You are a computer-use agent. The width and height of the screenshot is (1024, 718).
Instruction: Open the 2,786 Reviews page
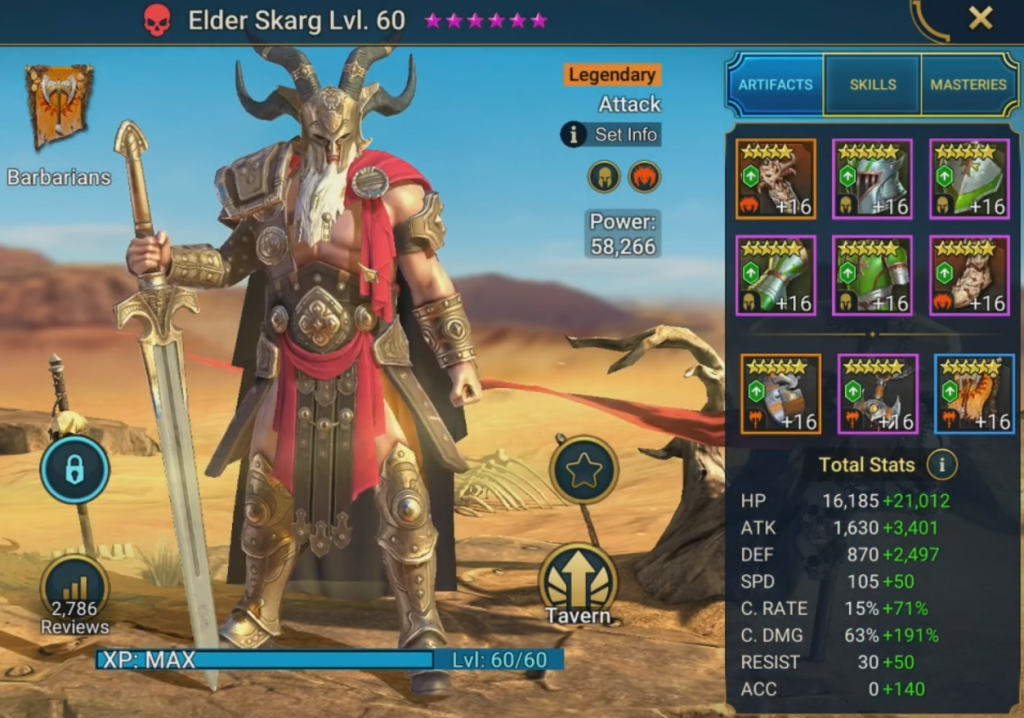click(75, 596)
